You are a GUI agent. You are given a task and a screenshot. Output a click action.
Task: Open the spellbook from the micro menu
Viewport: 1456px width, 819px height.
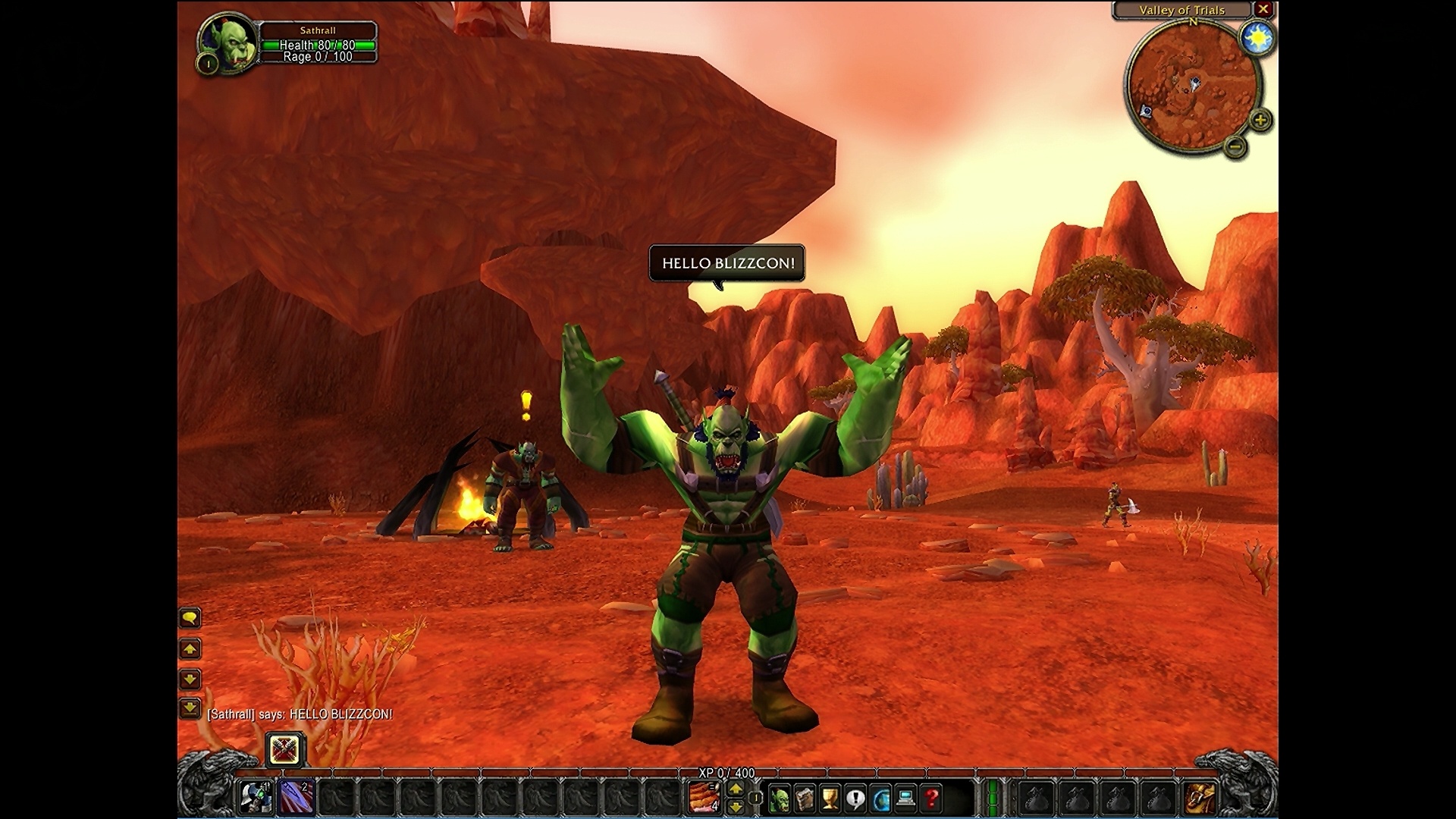805,799
